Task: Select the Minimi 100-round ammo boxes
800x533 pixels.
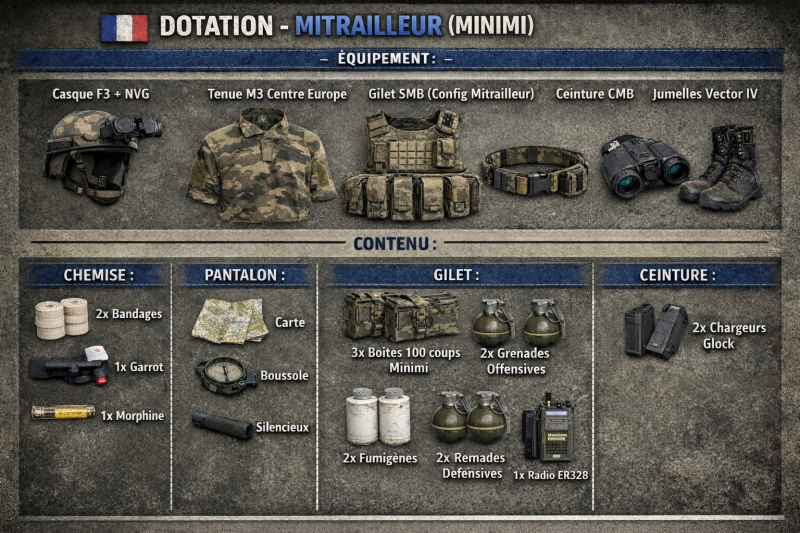Action: pyautogui.click(x=401, y=316)
